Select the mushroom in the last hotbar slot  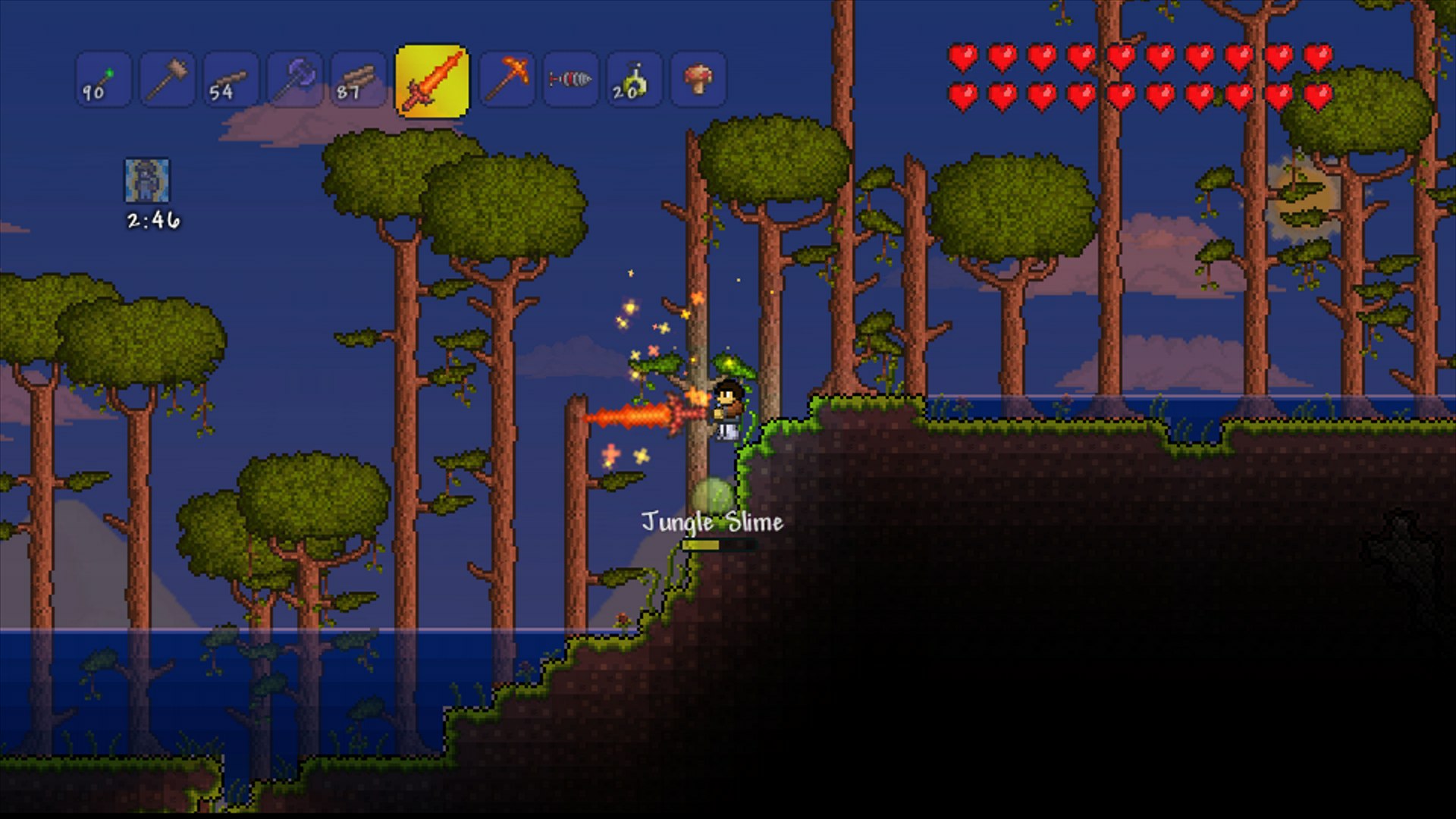pos(698,78)
